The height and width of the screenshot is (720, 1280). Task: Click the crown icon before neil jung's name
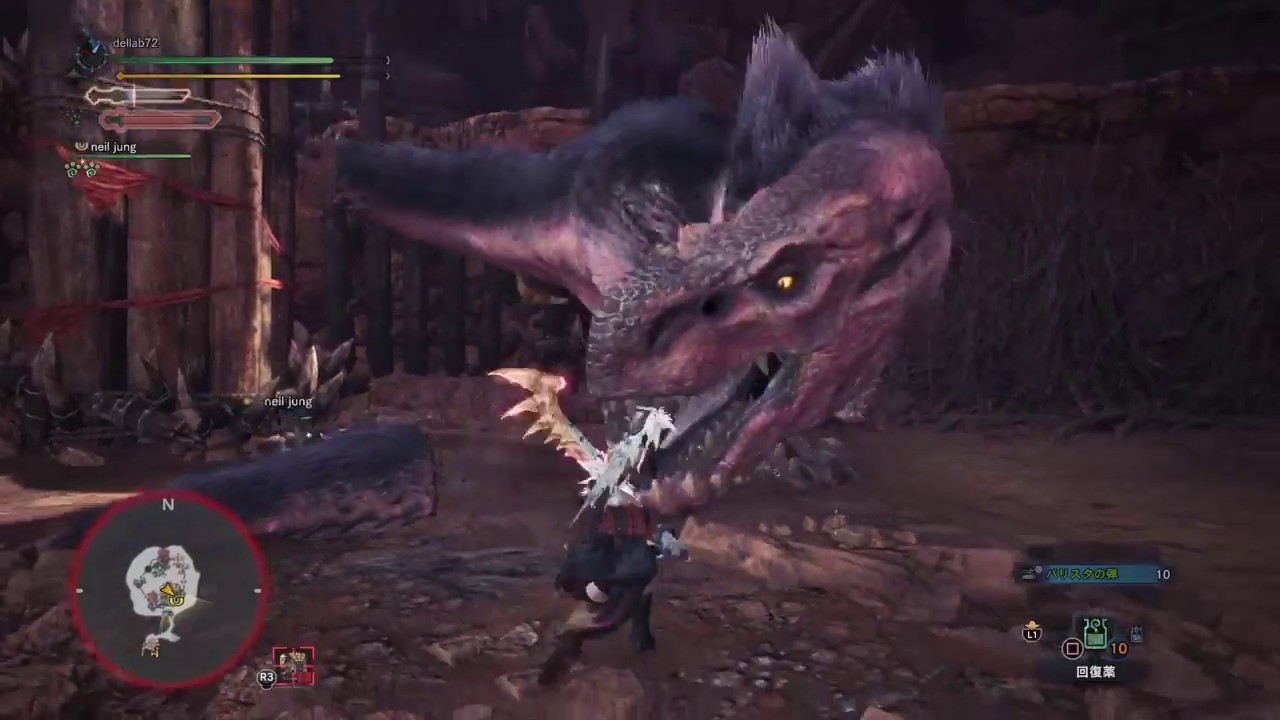tap(81, 145)
